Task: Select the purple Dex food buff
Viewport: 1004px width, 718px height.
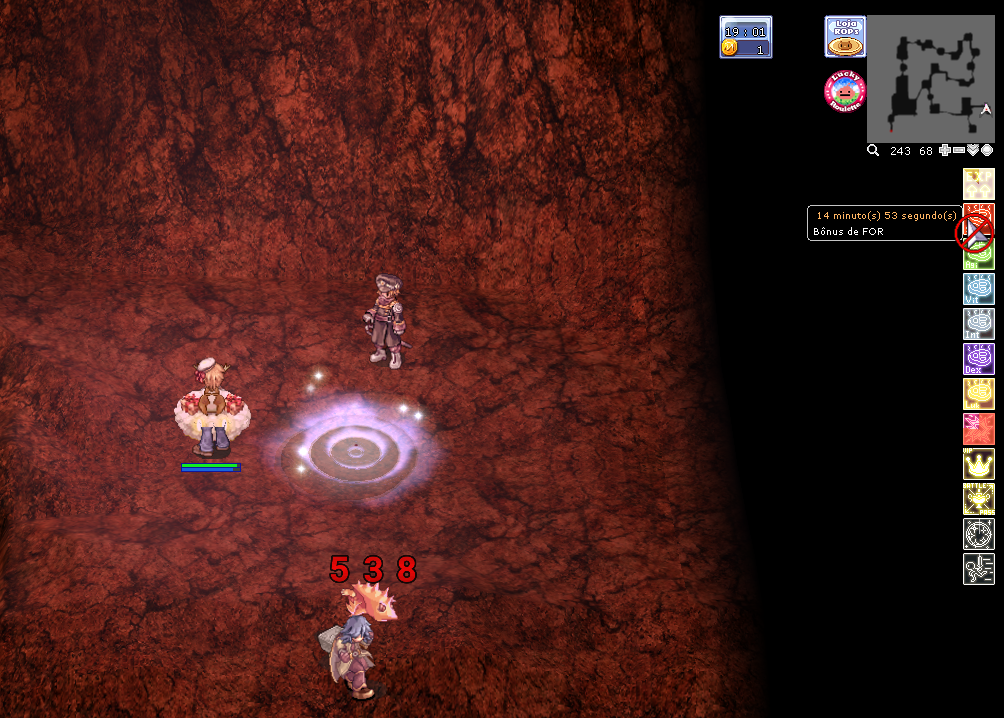Action: click(979, 359)
